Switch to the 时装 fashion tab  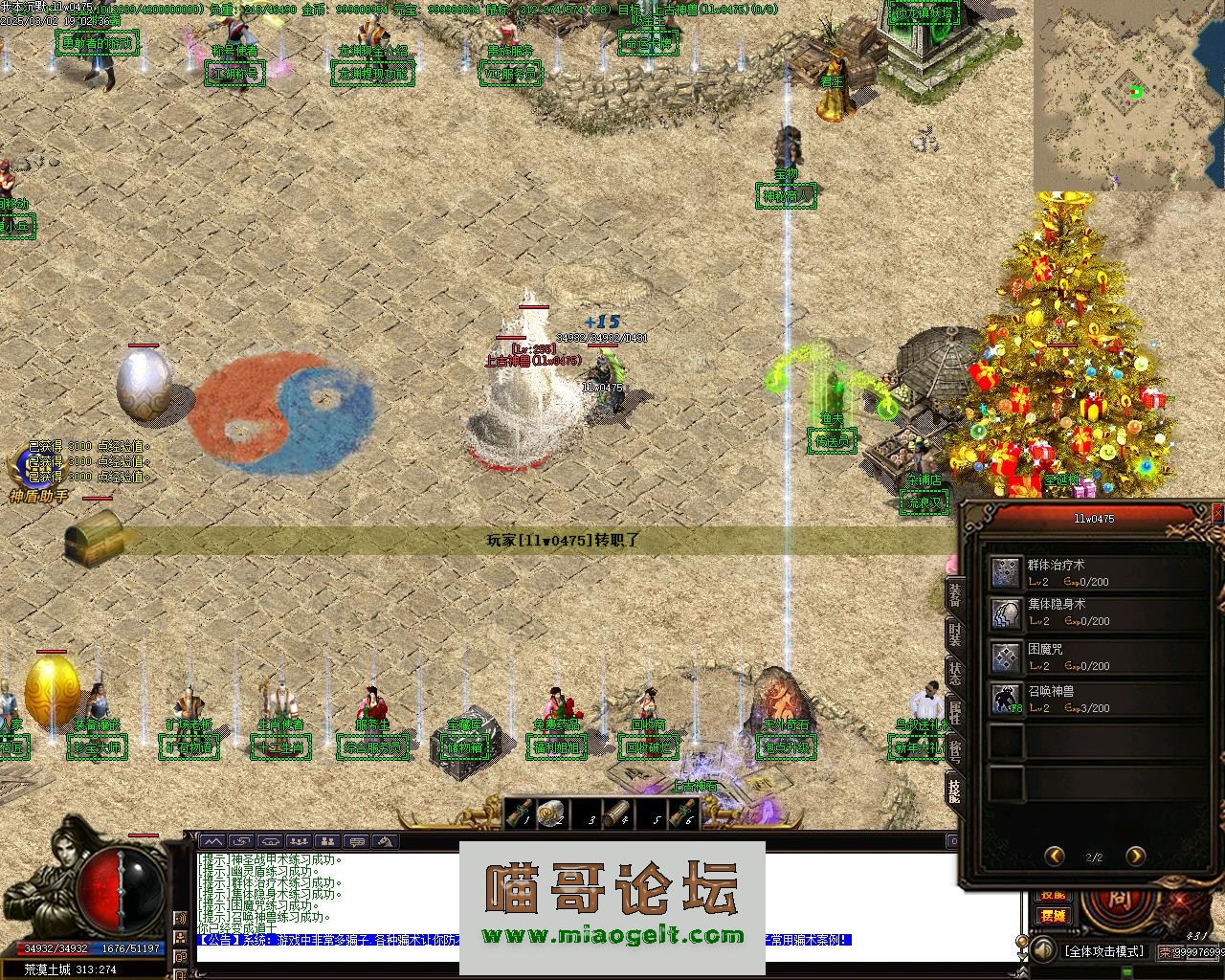pyautogui.click(x=954, y=633)
